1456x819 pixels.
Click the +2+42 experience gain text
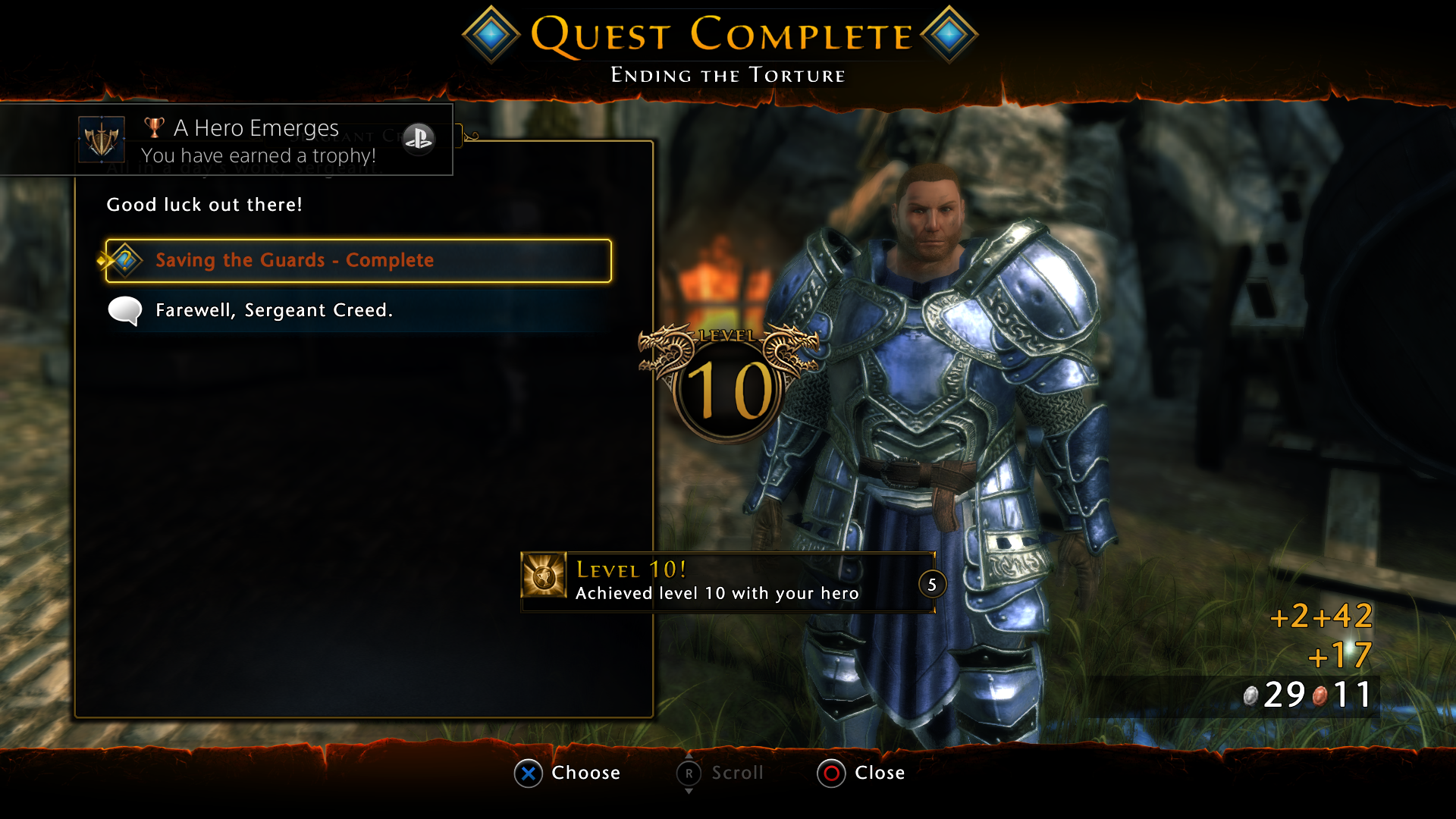tap(1321, 618)
